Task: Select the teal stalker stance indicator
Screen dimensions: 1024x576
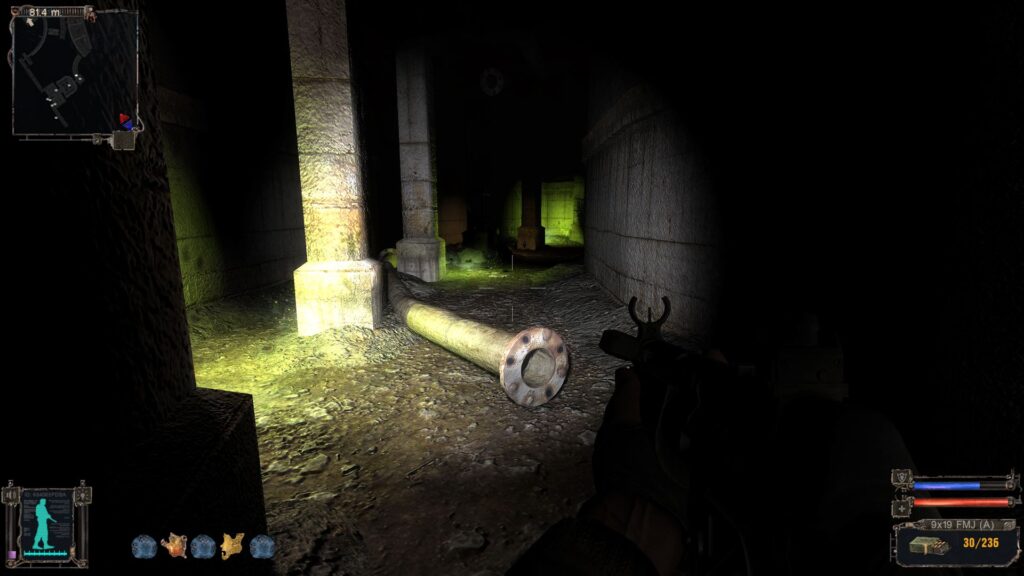Action: coord(45,524)
